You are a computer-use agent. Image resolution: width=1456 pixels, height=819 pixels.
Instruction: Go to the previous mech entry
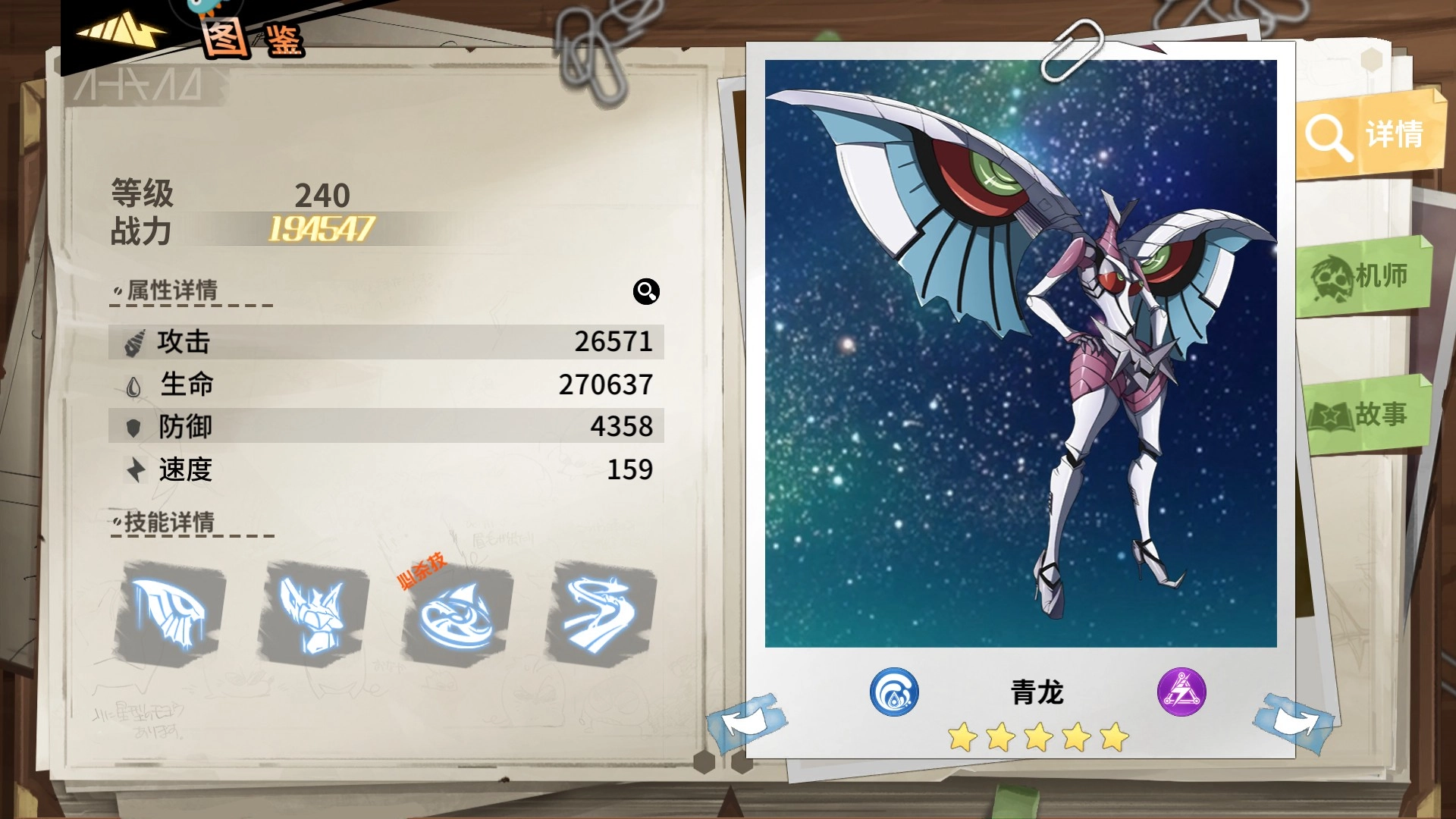point(747,722)
